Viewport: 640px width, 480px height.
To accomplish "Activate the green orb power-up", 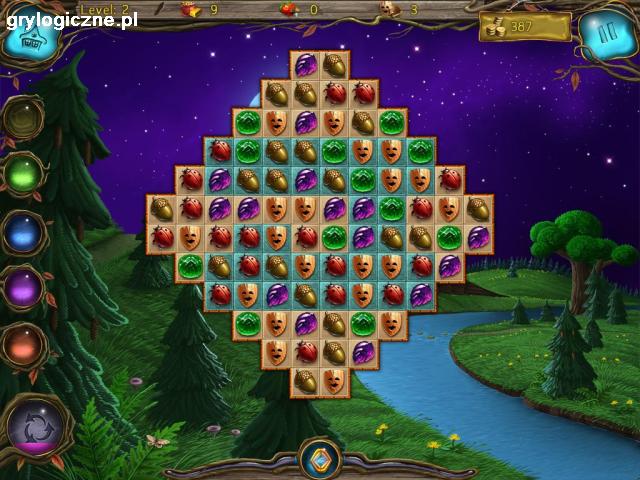I will (x=23, y=174).
